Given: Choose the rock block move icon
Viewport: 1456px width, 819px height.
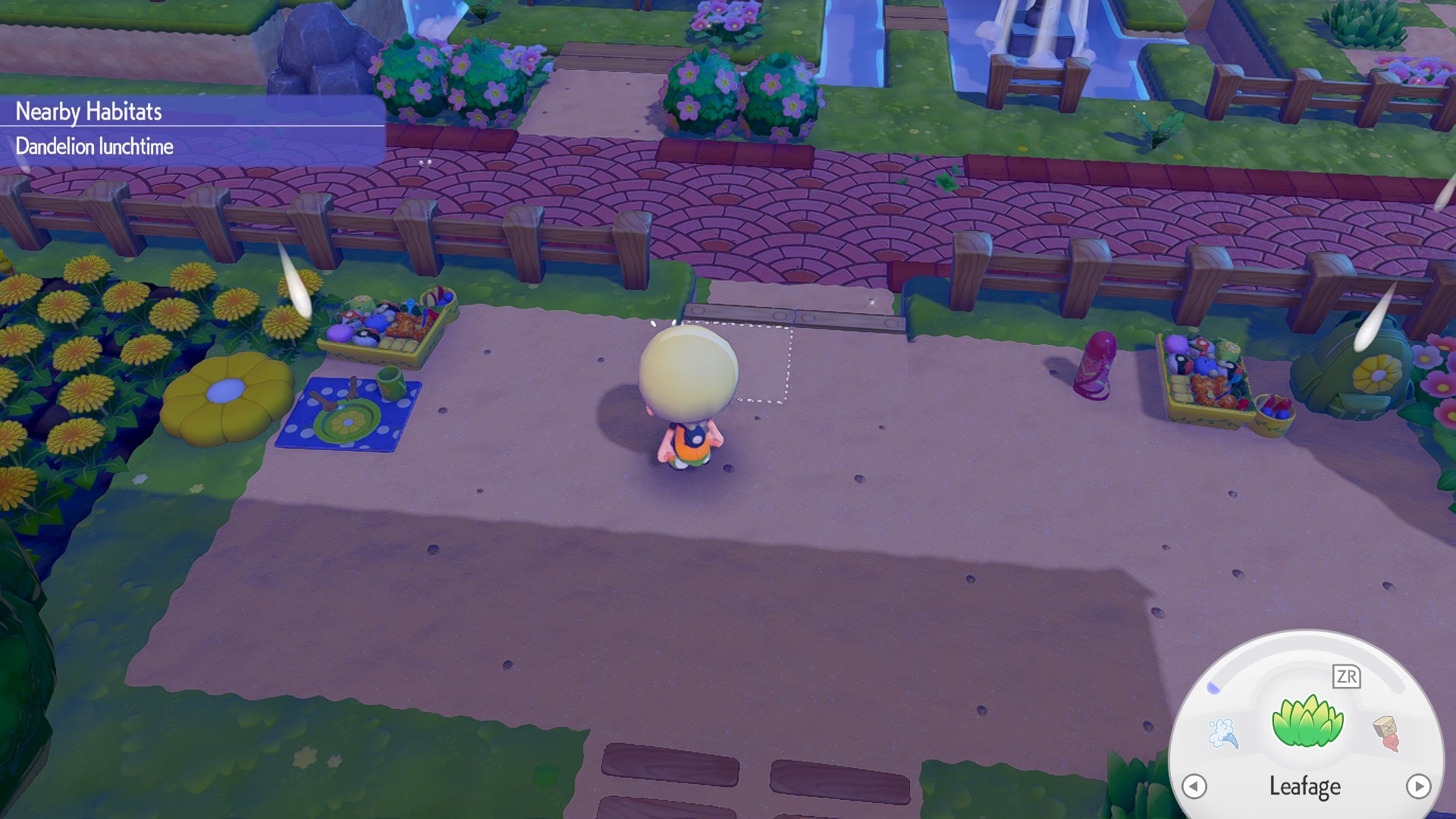Looking at the screenshot, I should tap(1387, 732).
